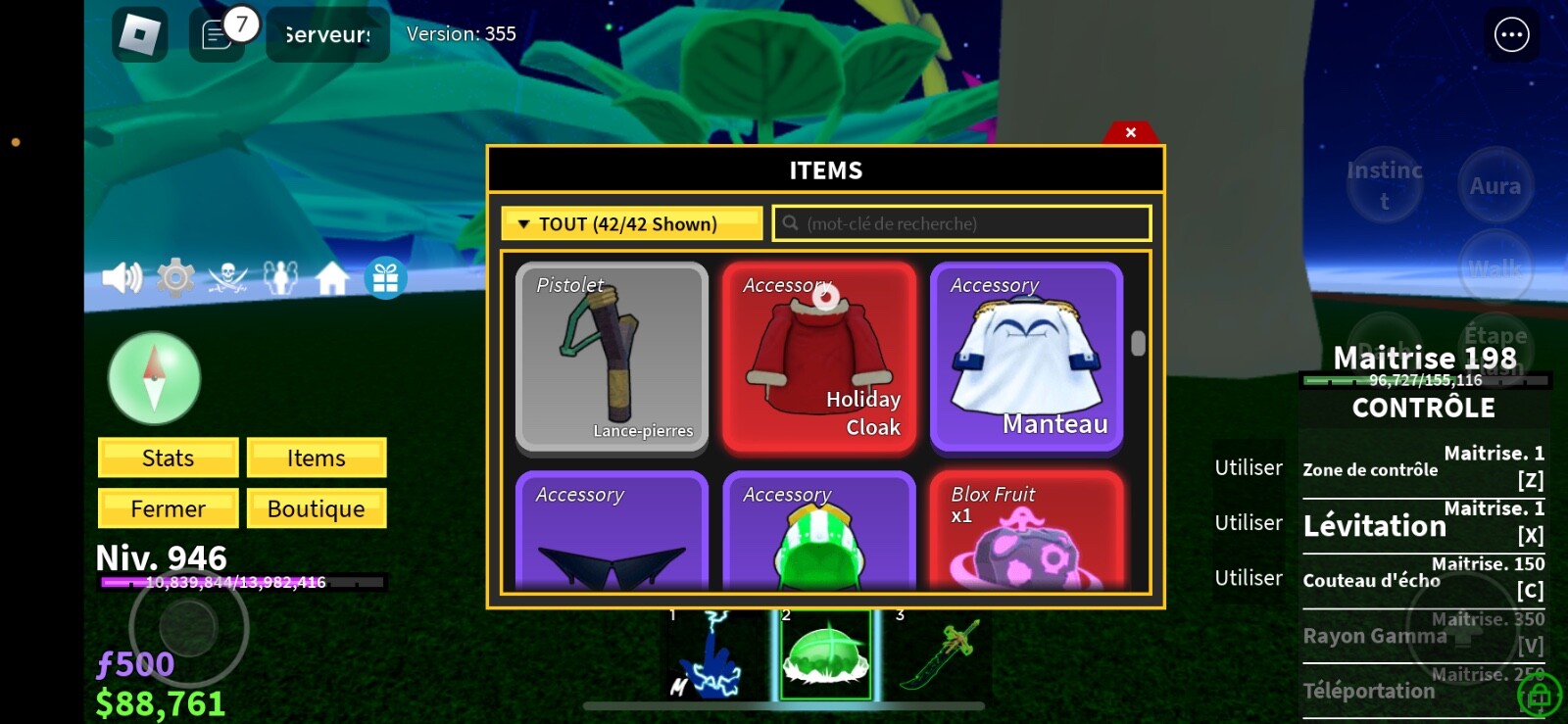Open the gift rewards icon
Screen dimensions: 1568x724
click(x=385, y=277)
